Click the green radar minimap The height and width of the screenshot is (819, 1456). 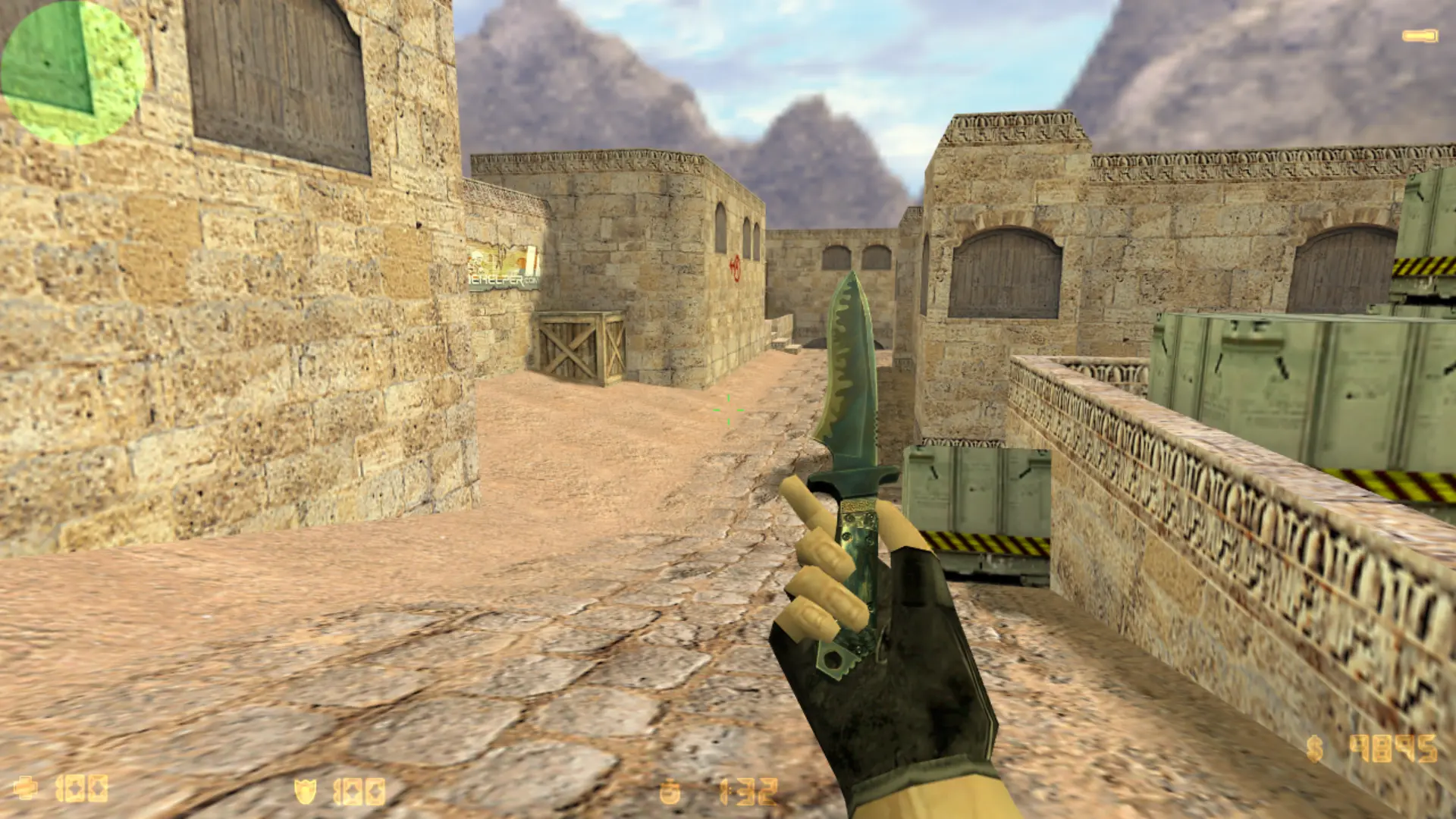pos(72,72)
